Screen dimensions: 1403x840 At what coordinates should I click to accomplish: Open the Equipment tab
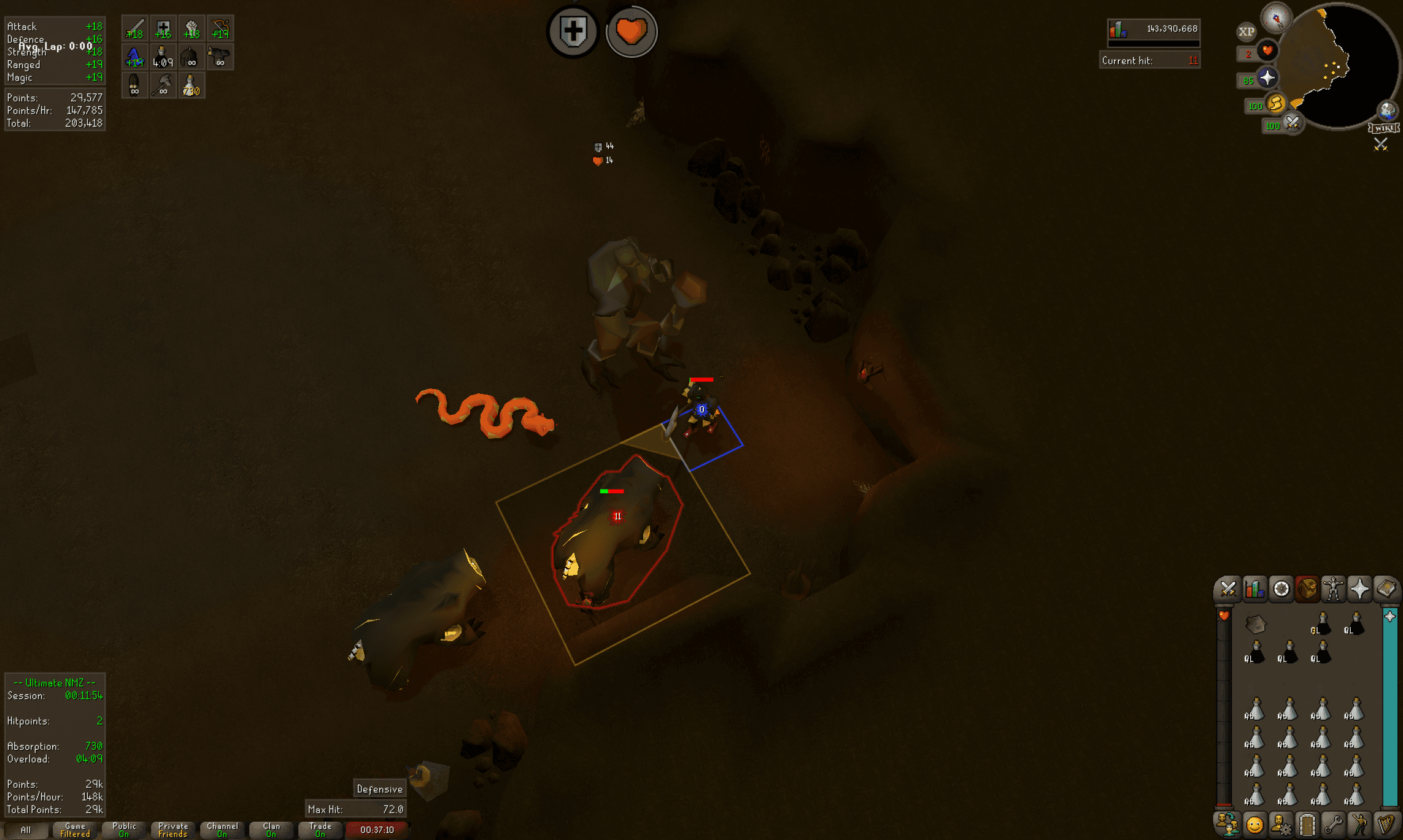point(1333,590)
